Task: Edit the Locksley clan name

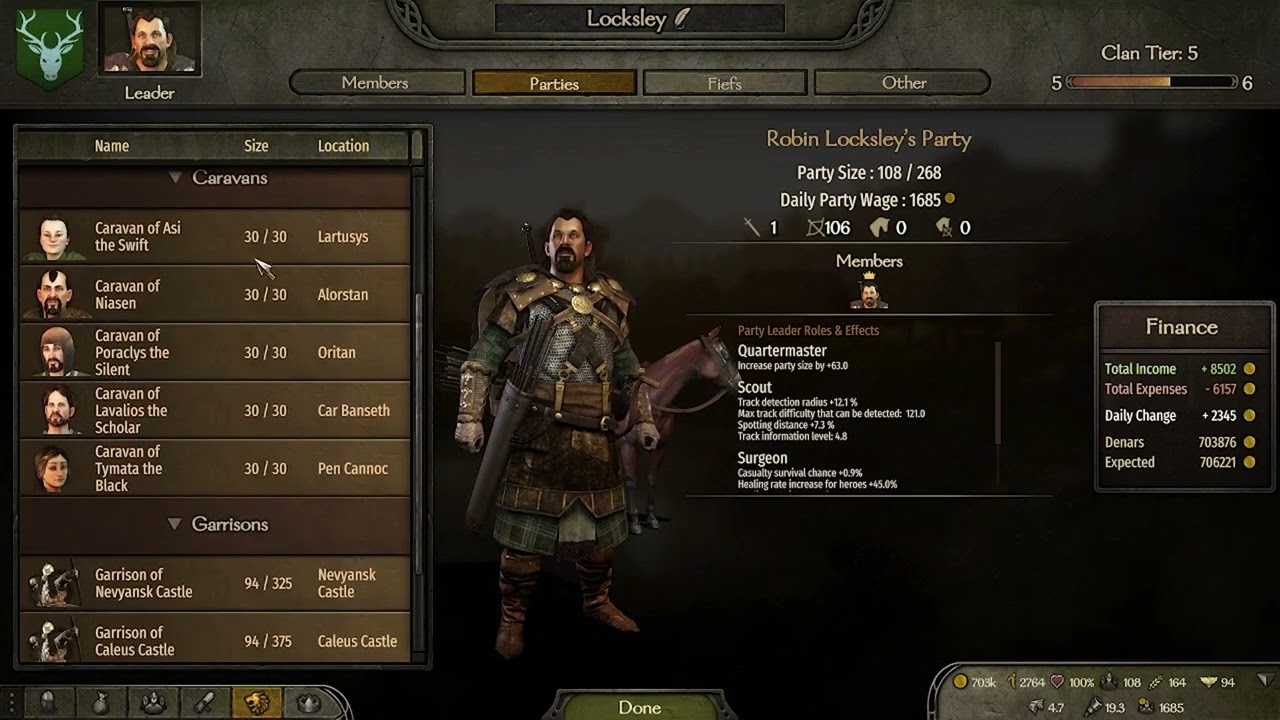Action: 682,19
